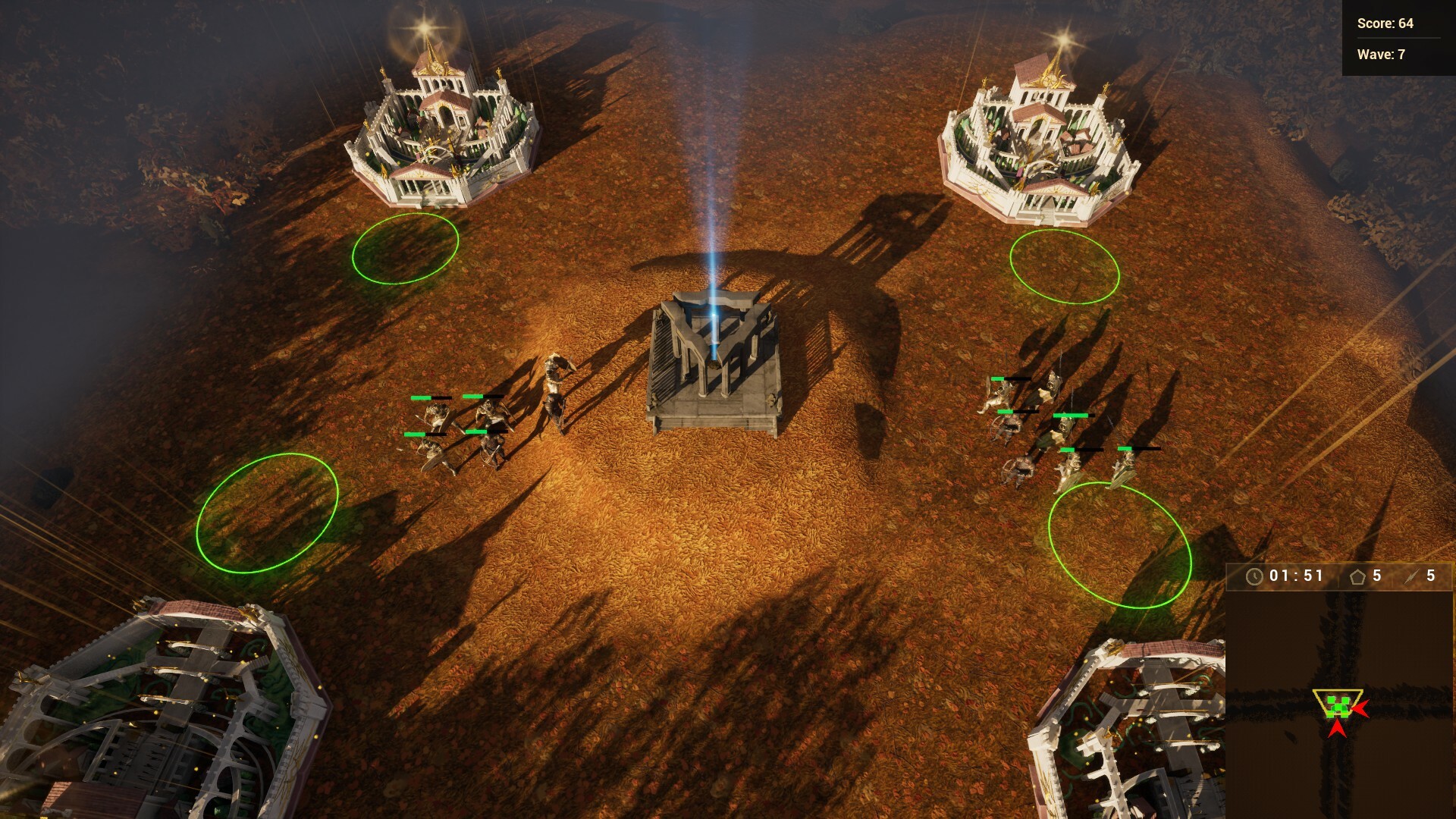1456x819 pixels.
Task: Click the glowing star atop the top-left temple
Action: pyautogui.click(x=425, y=27)
